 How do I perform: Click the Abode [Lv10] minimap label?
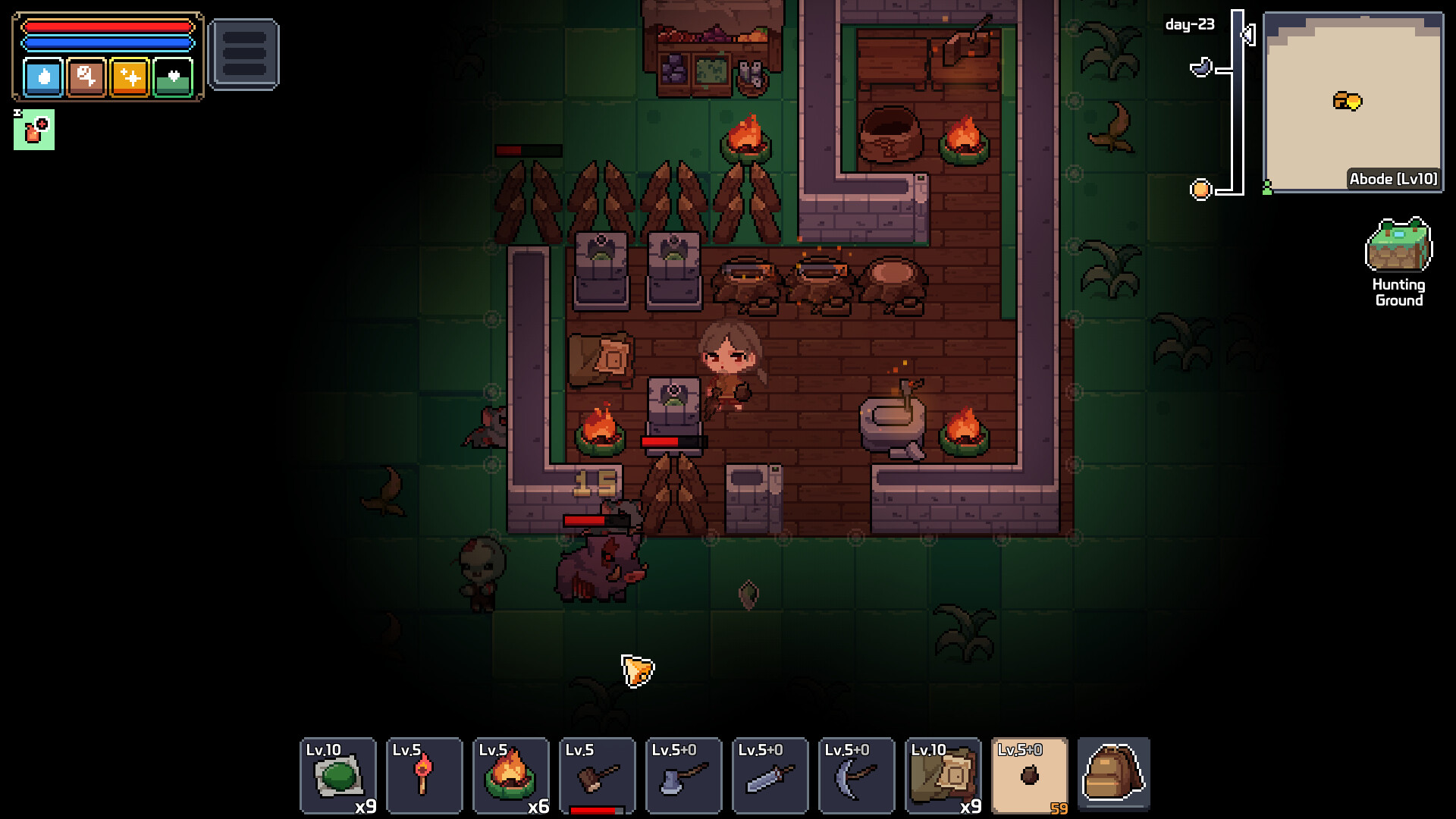1394,180
